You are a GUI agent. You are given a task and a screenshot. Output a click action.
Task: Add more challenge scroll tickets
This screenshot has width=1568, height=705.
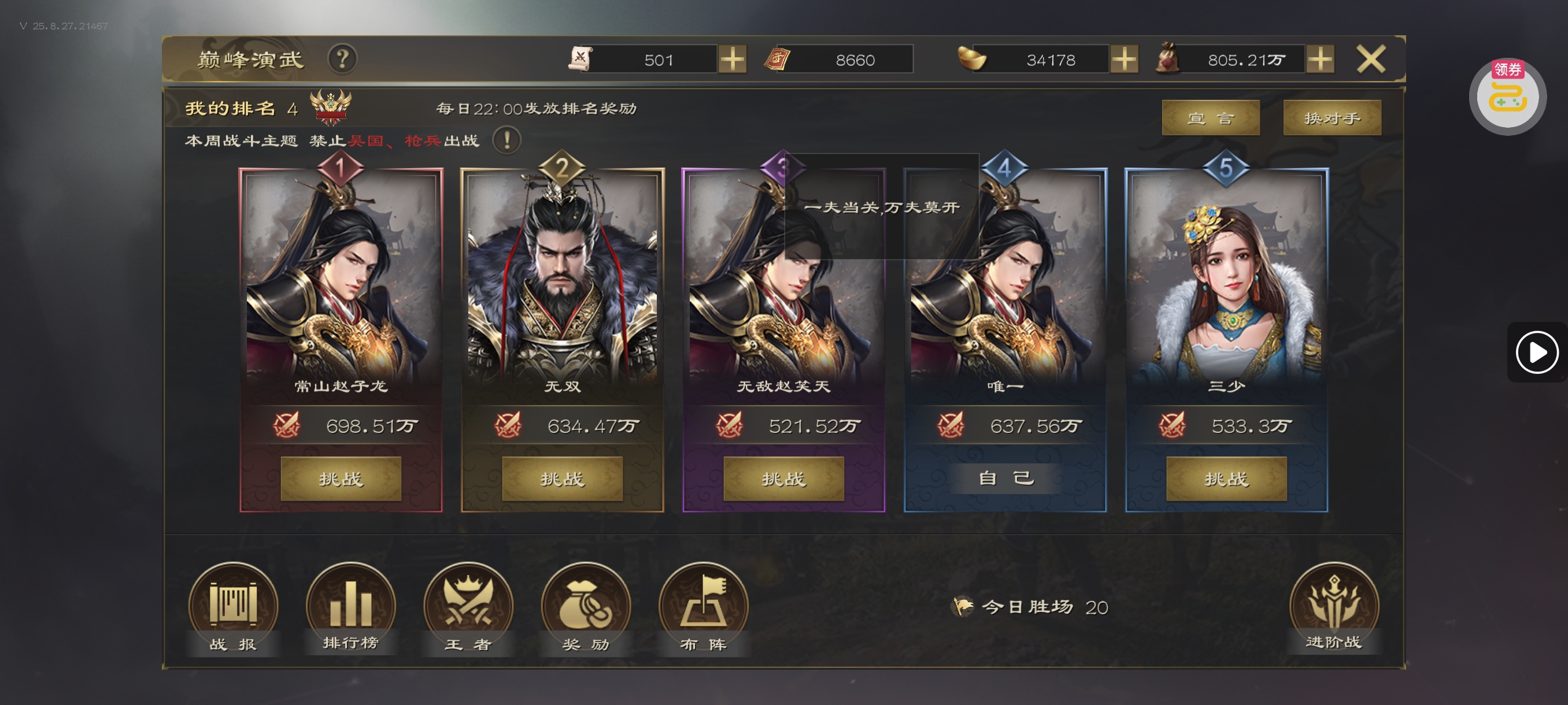point(733,60)
